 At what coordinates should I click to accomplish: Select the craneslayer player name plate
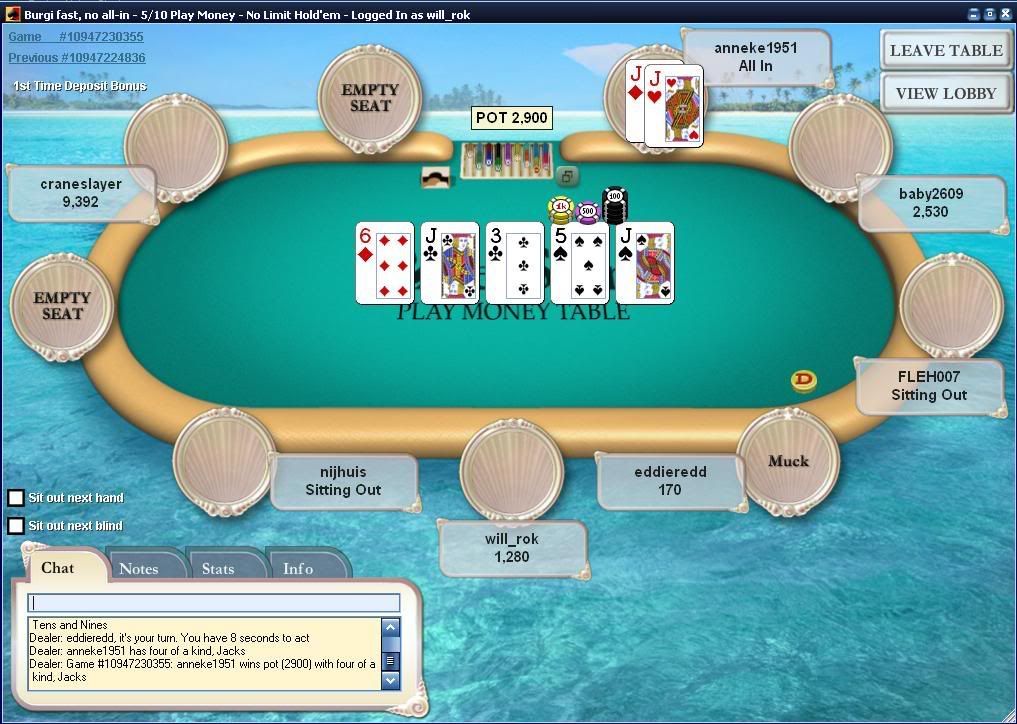tap(81, 193)
